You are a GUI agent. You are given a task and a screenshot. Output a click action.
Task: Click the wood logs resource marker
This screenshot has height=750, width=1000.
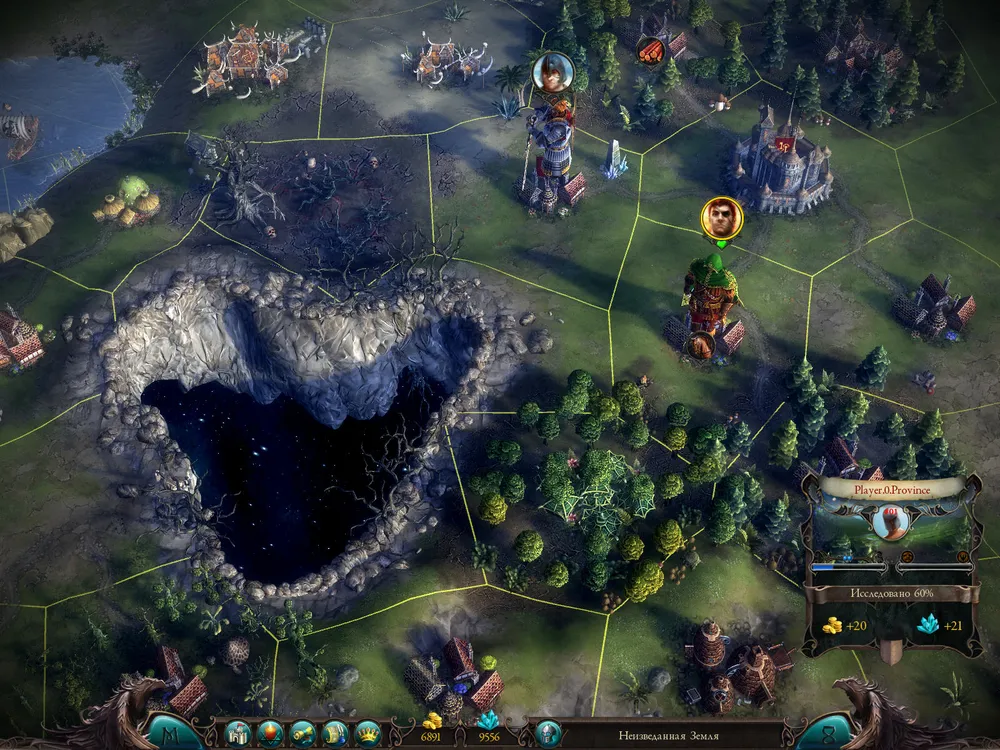click(x=650, y=49)
